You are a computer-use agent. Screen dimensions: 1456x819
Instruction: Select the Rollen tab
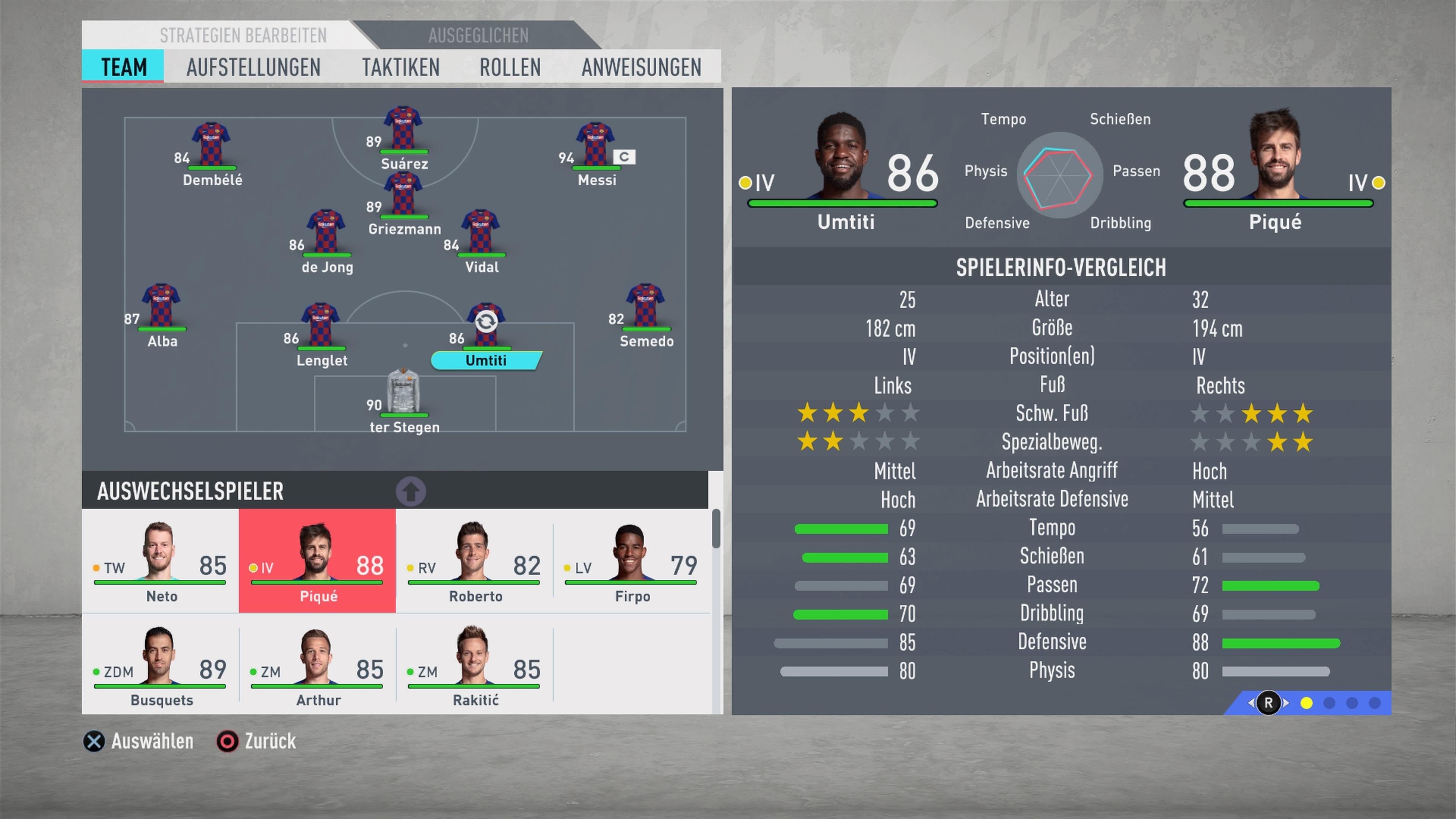[510, 67]
